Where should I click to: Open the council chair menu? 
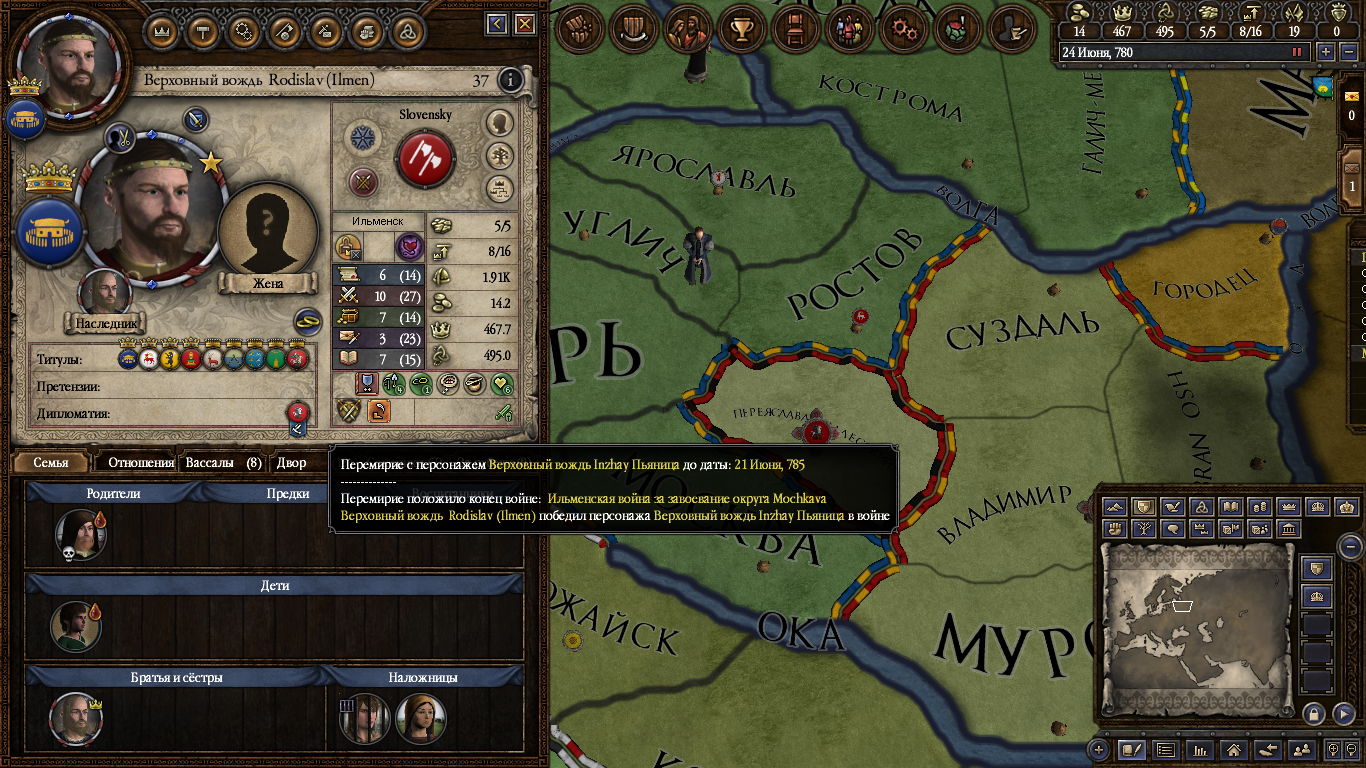(x=796, y=29)
